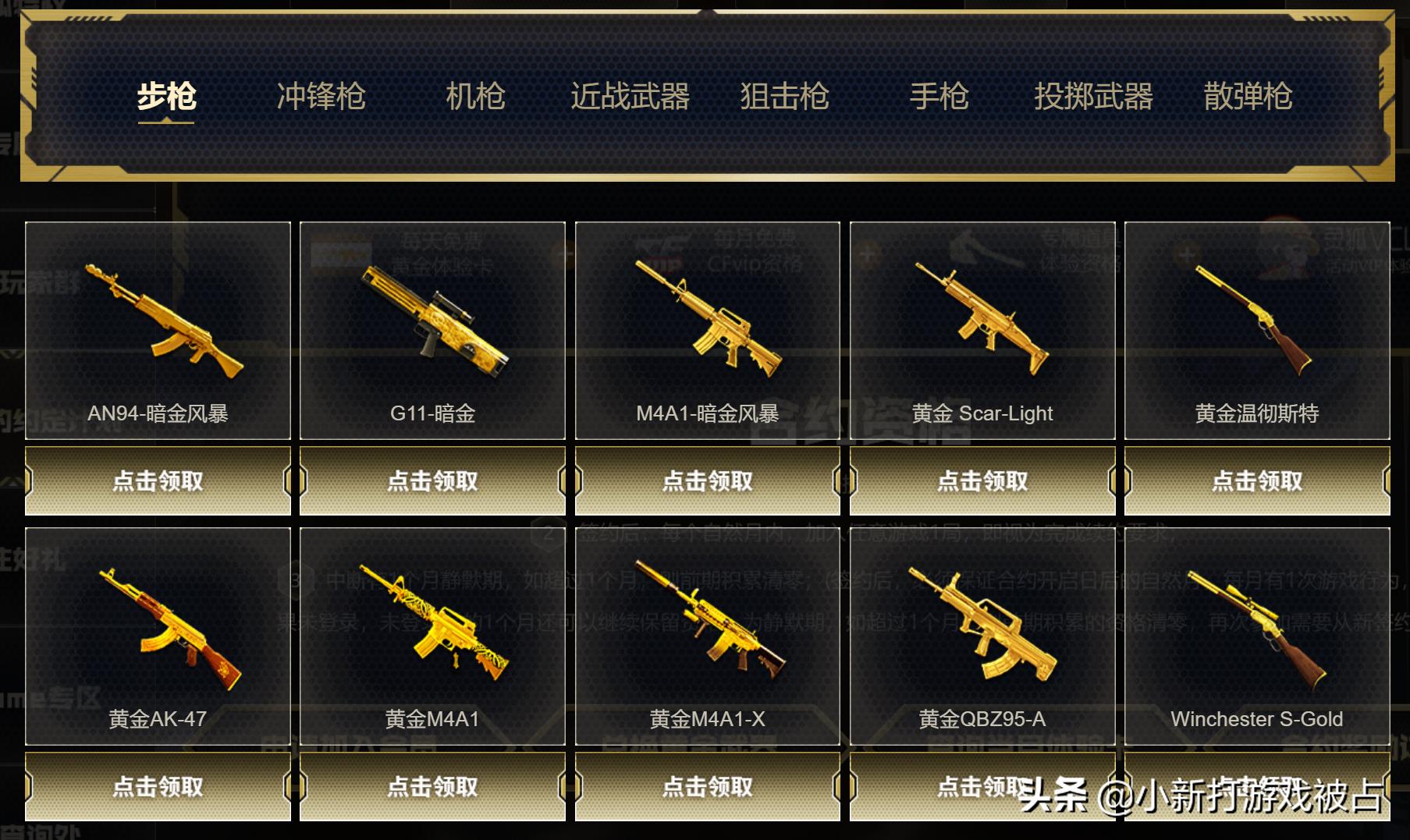Image resolution: width=1410 pixels, height=840 pixels.
Task: Open the 近战武器 category
Action: click(x=629, y=97)
